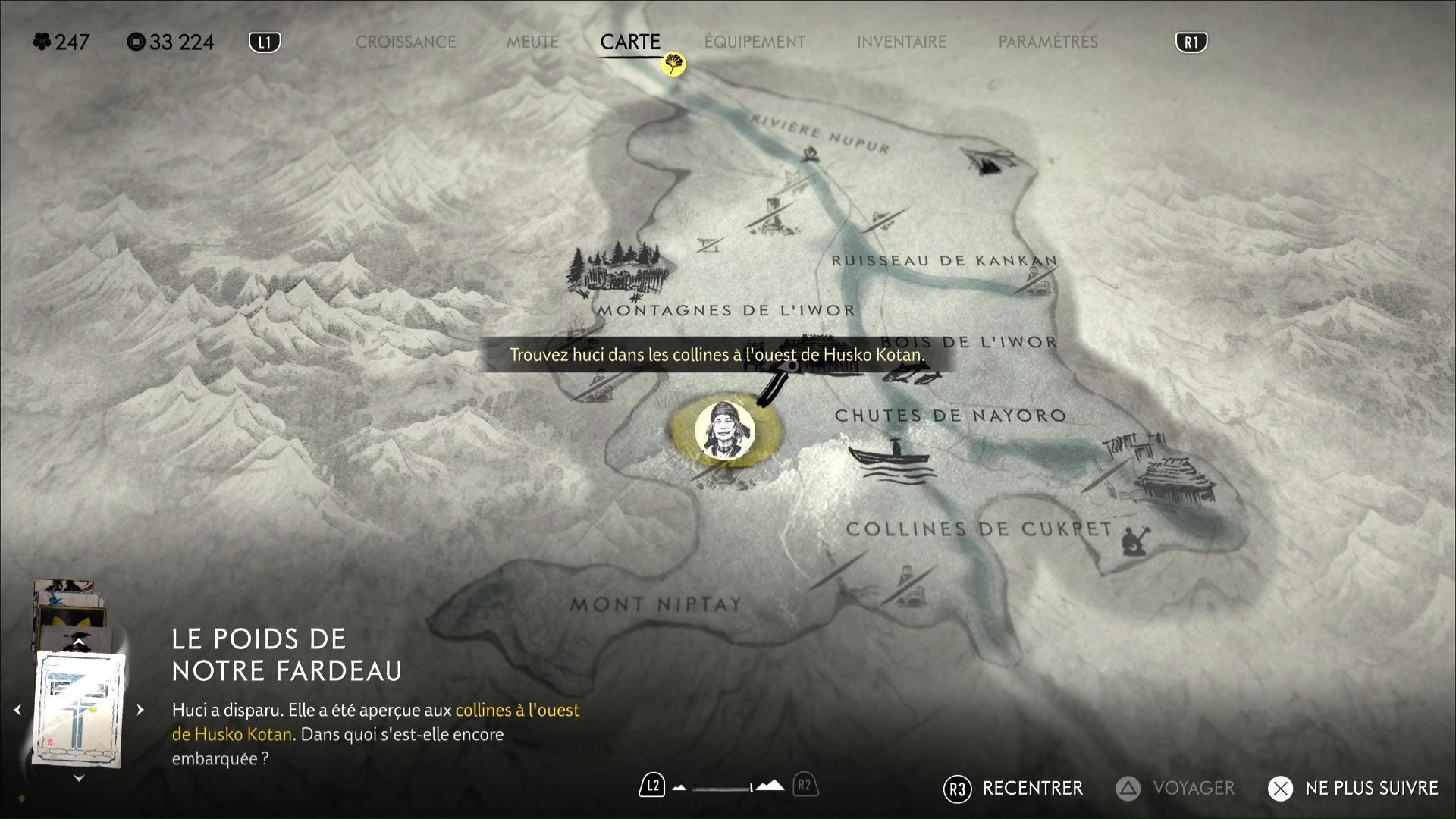Select the Carte tab
This screenshot has width=1456, height=819.
click(x=630, y=42)
